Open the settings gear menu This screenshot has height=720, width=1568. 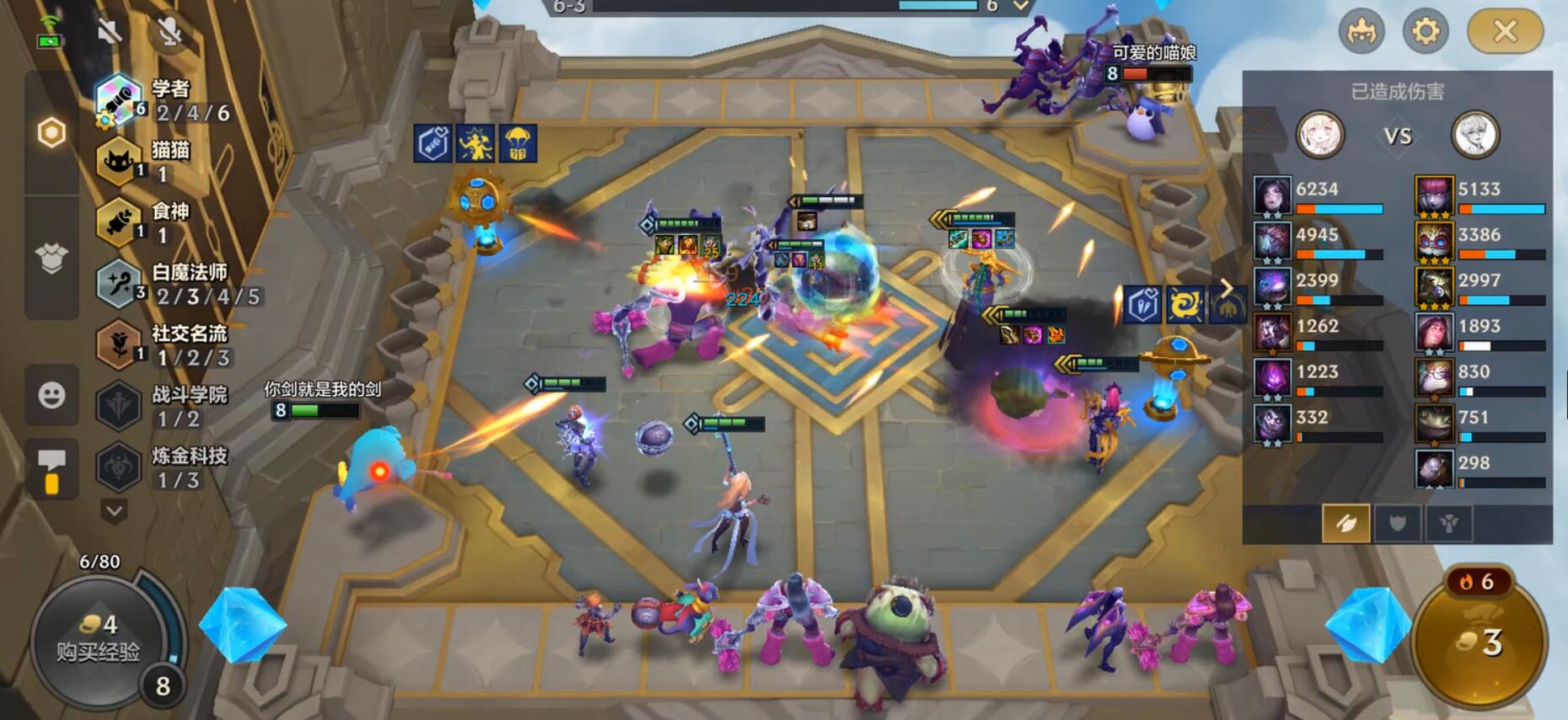[1426, 32]
